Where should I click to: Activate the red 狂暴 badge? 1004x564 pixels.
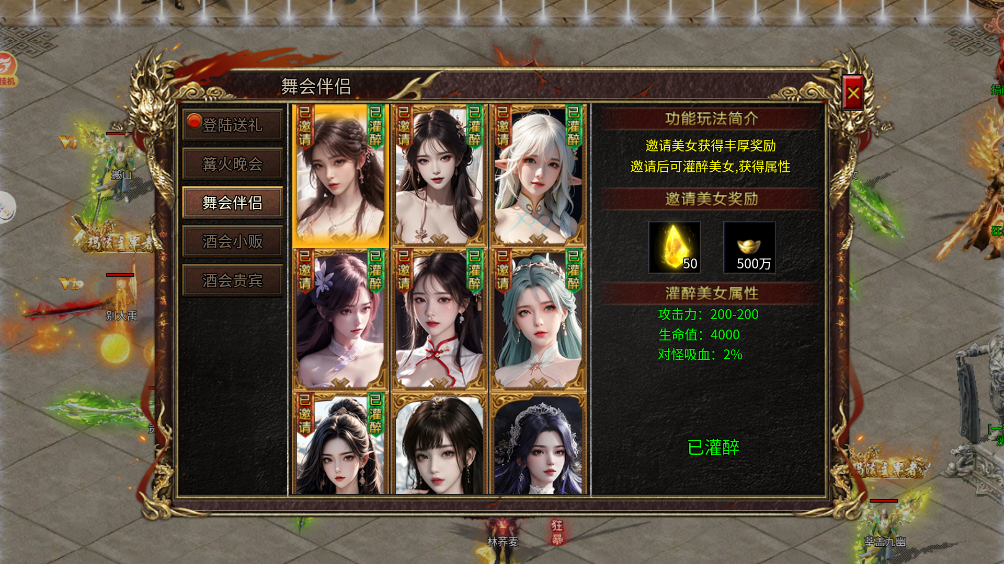pos(558,532)
